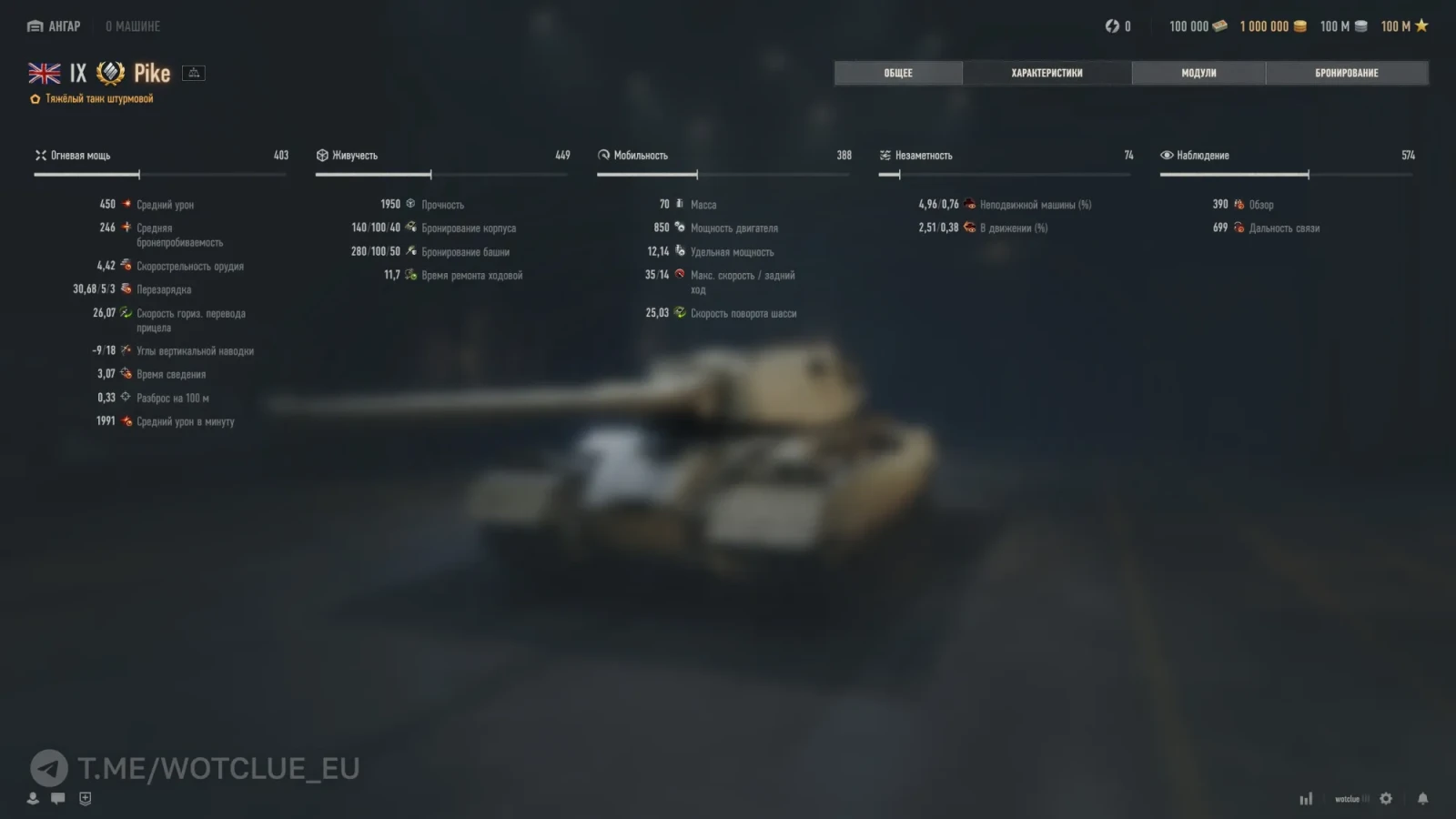Click the Survivability cube icon

(322, 155)
